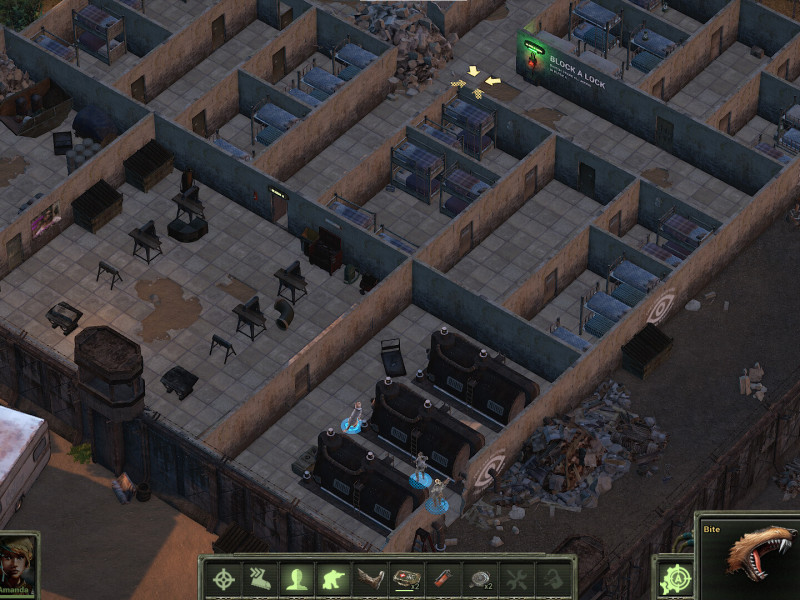
Task: Click the padlock icon in the hotbar
Action: pyautogui.click(x=552, y=579)
